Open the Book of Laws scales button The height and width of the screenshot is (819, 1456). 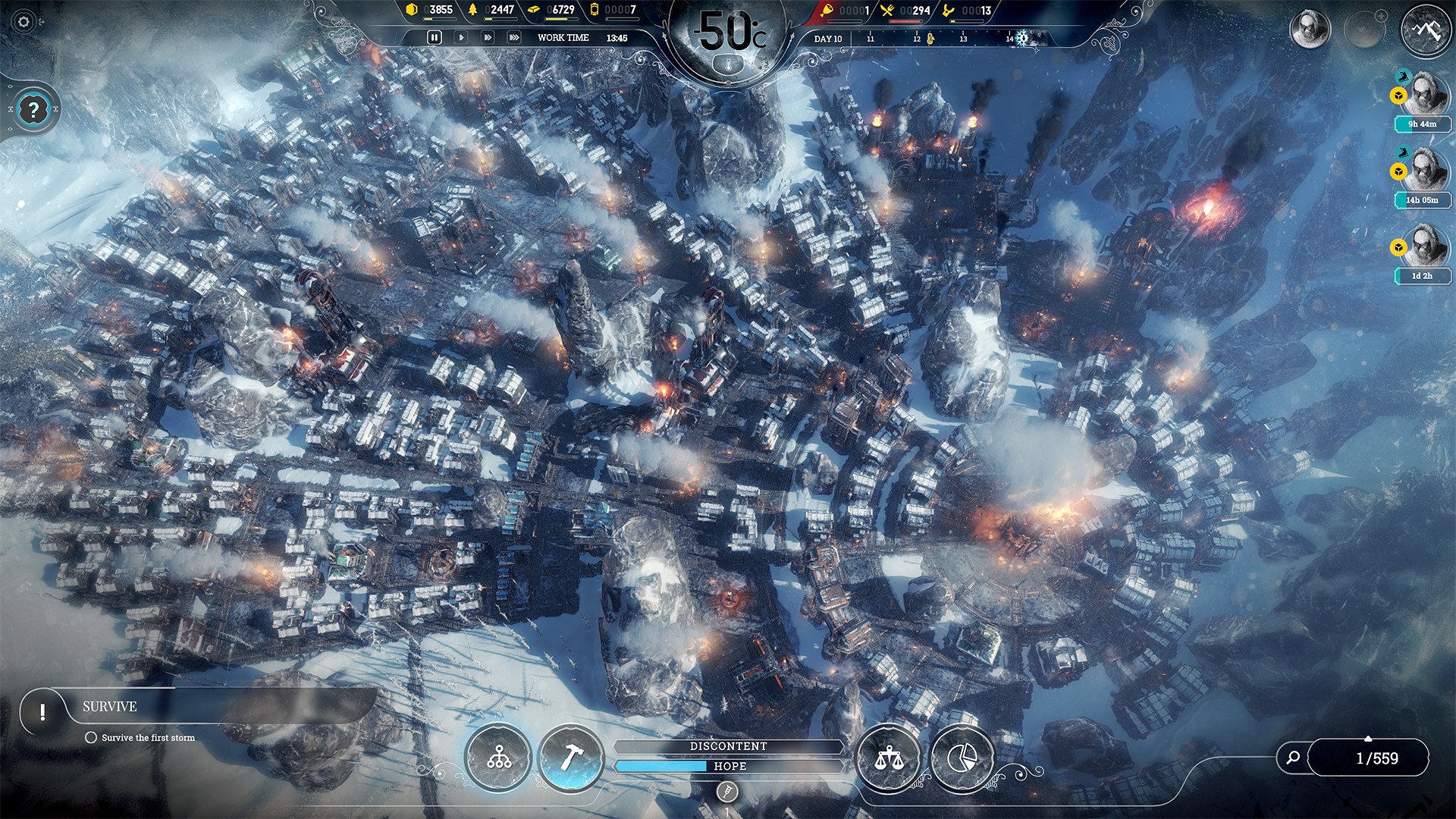(x=887, y=758)
